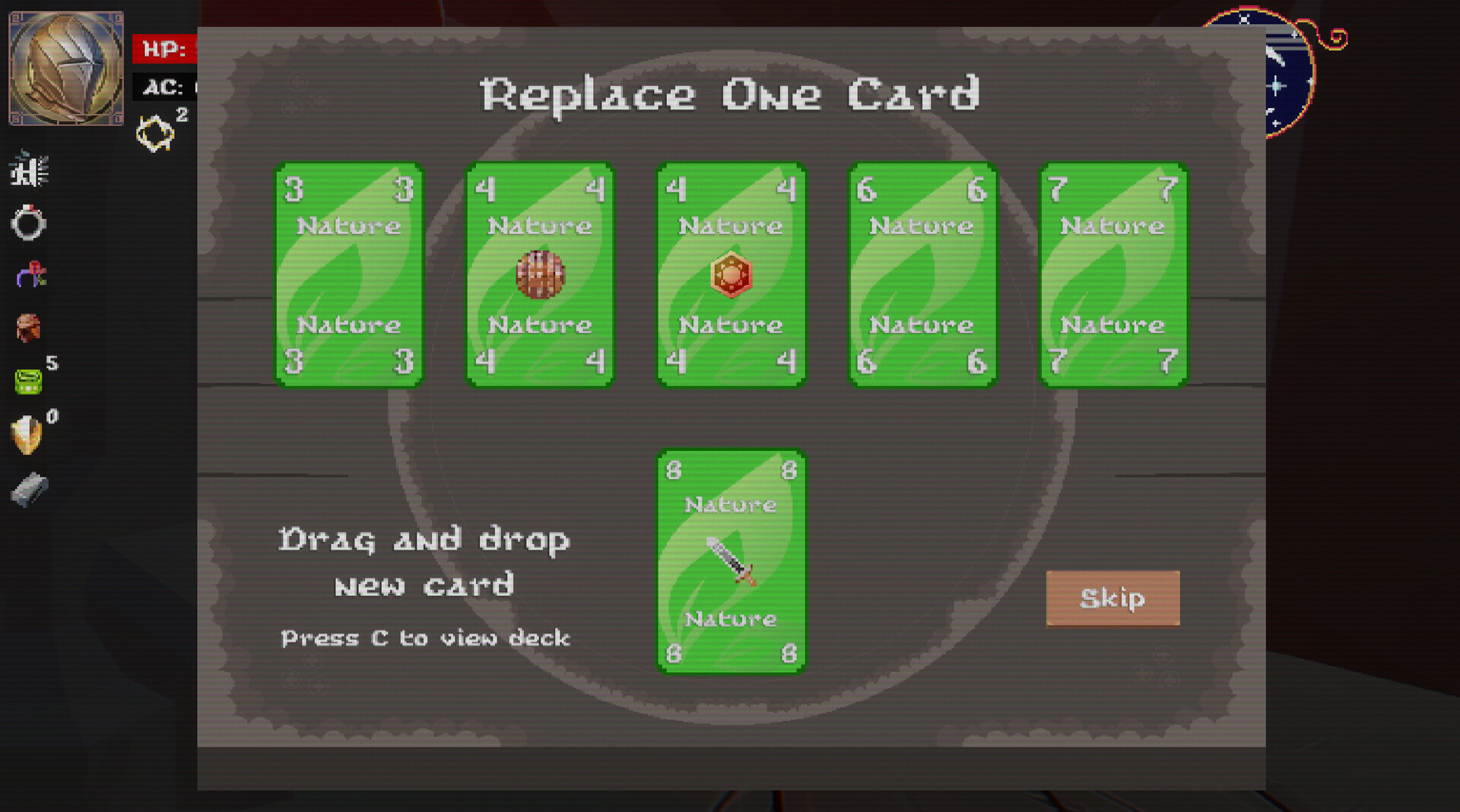Select the 3/3 Nature card
Screen dimensions: 1460x812
[348, 275]
